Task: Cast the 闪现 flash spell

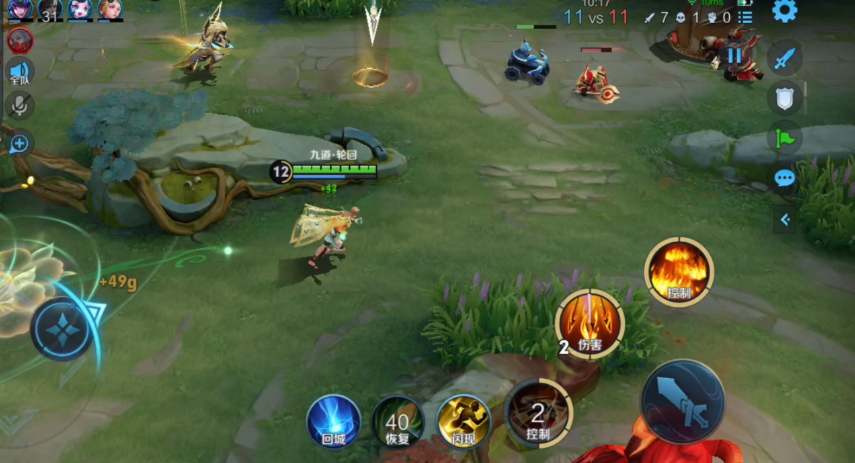Action: pos(464,418)
